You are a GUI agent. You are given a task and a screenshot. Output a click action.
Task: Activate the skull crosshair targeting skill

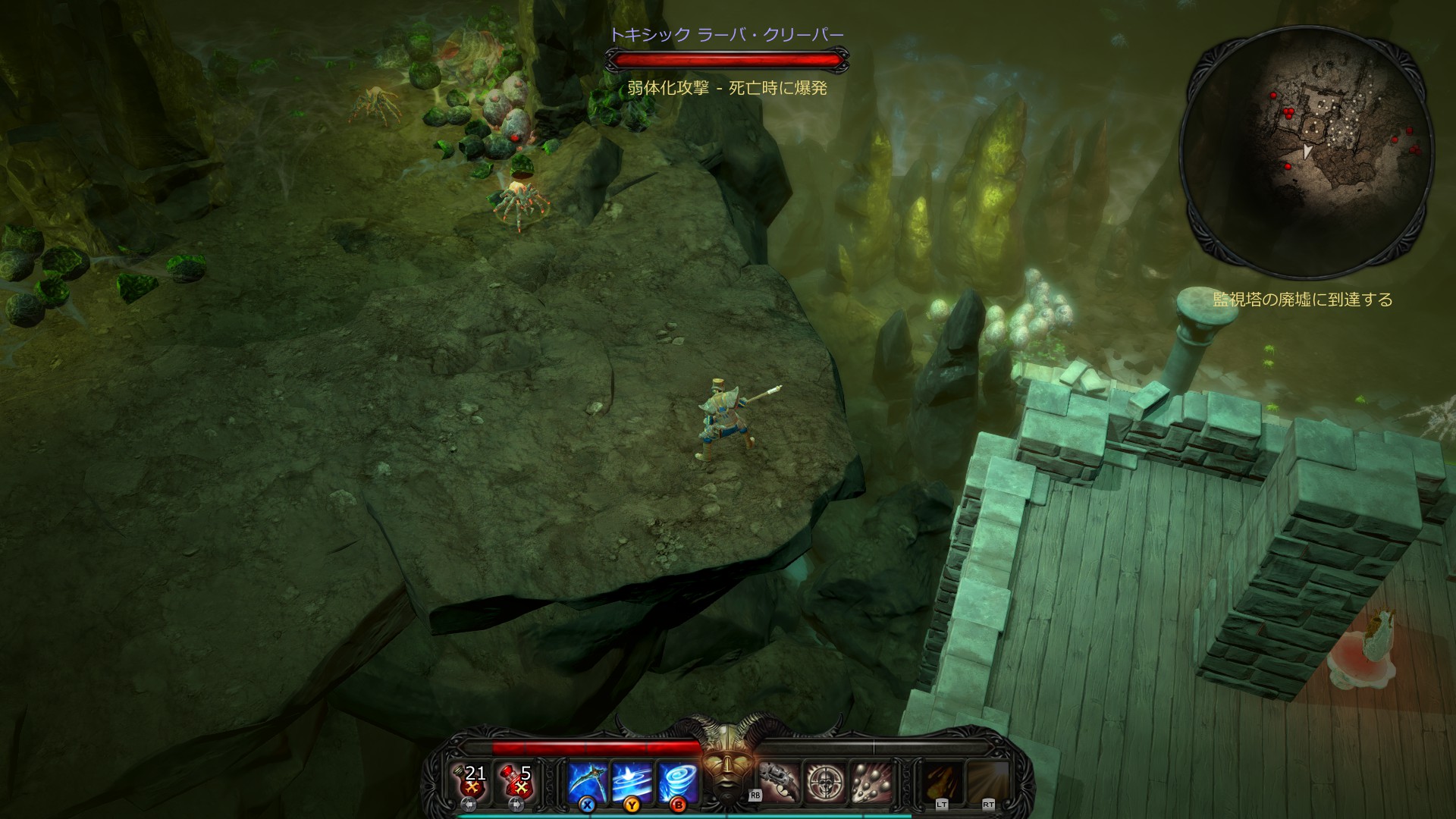point(824,781)
